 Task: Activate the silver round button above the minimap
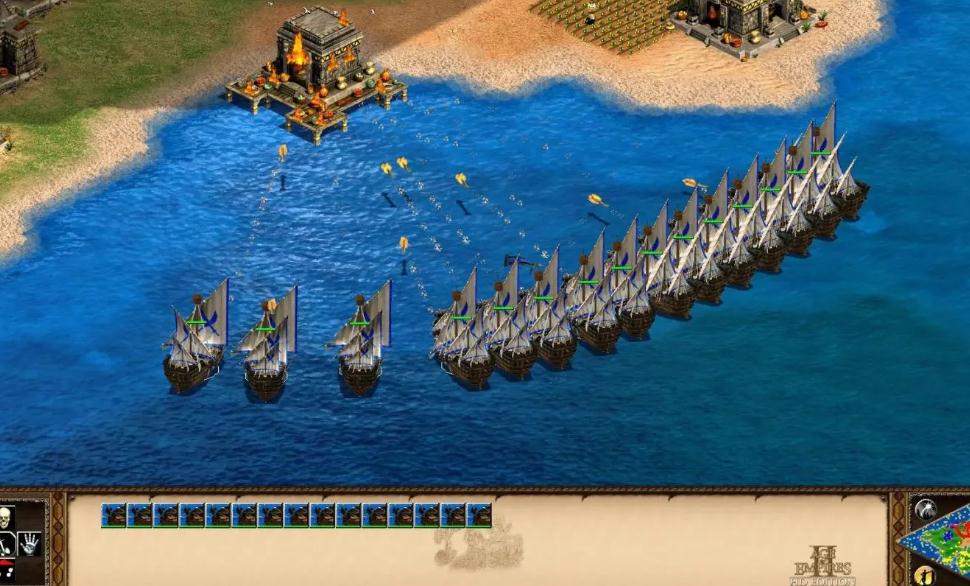[x=925, y=508]
